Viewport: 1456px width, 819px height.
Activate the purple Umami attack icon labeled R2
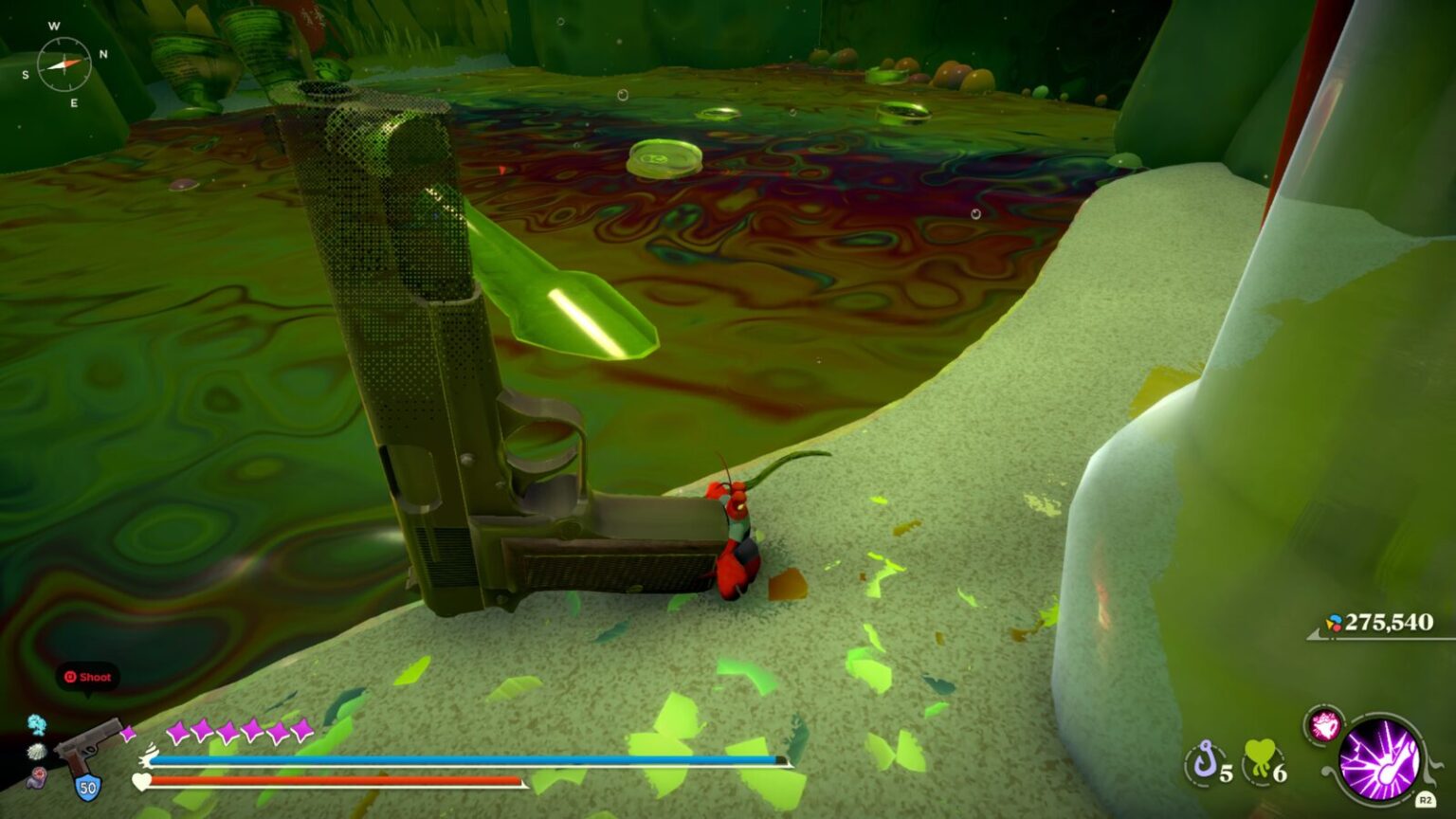1381,759
